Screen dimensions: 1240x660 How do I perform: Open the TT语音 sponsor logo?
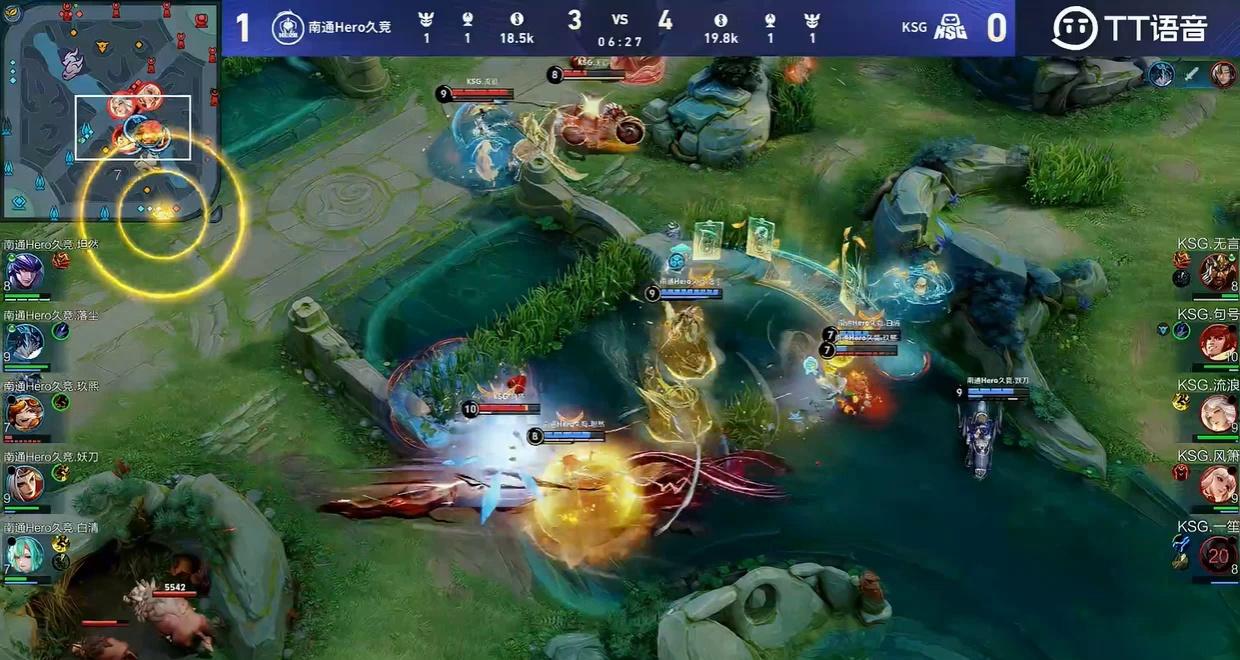[x=1130, y=28]
